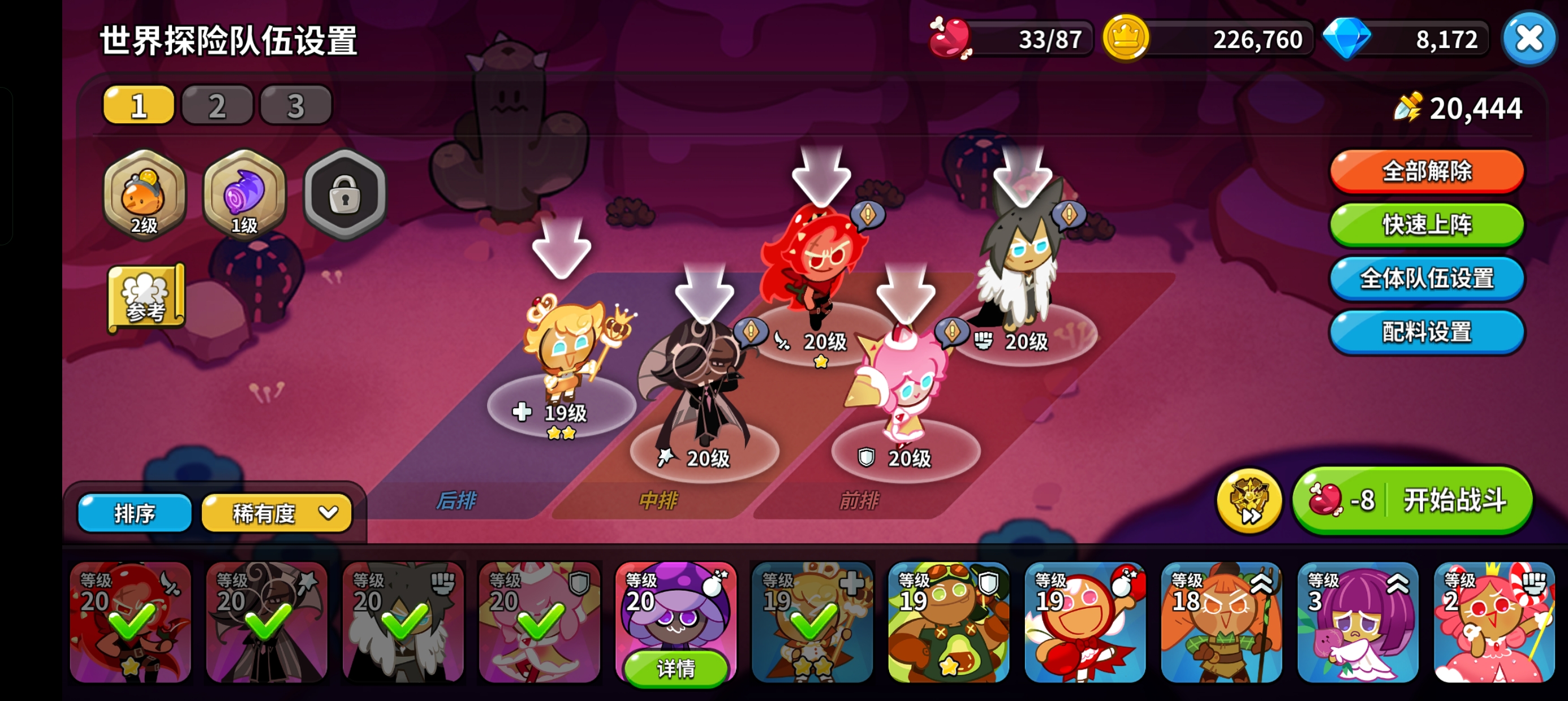Open 配料设置 topping settings
The width and height of the screenshot is (1568, 701).
coord(1426,332)
